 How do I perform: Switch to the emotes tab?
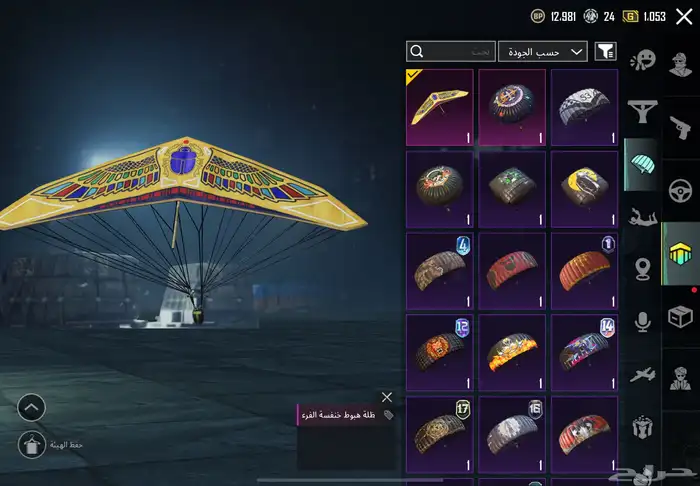point(641,60)
